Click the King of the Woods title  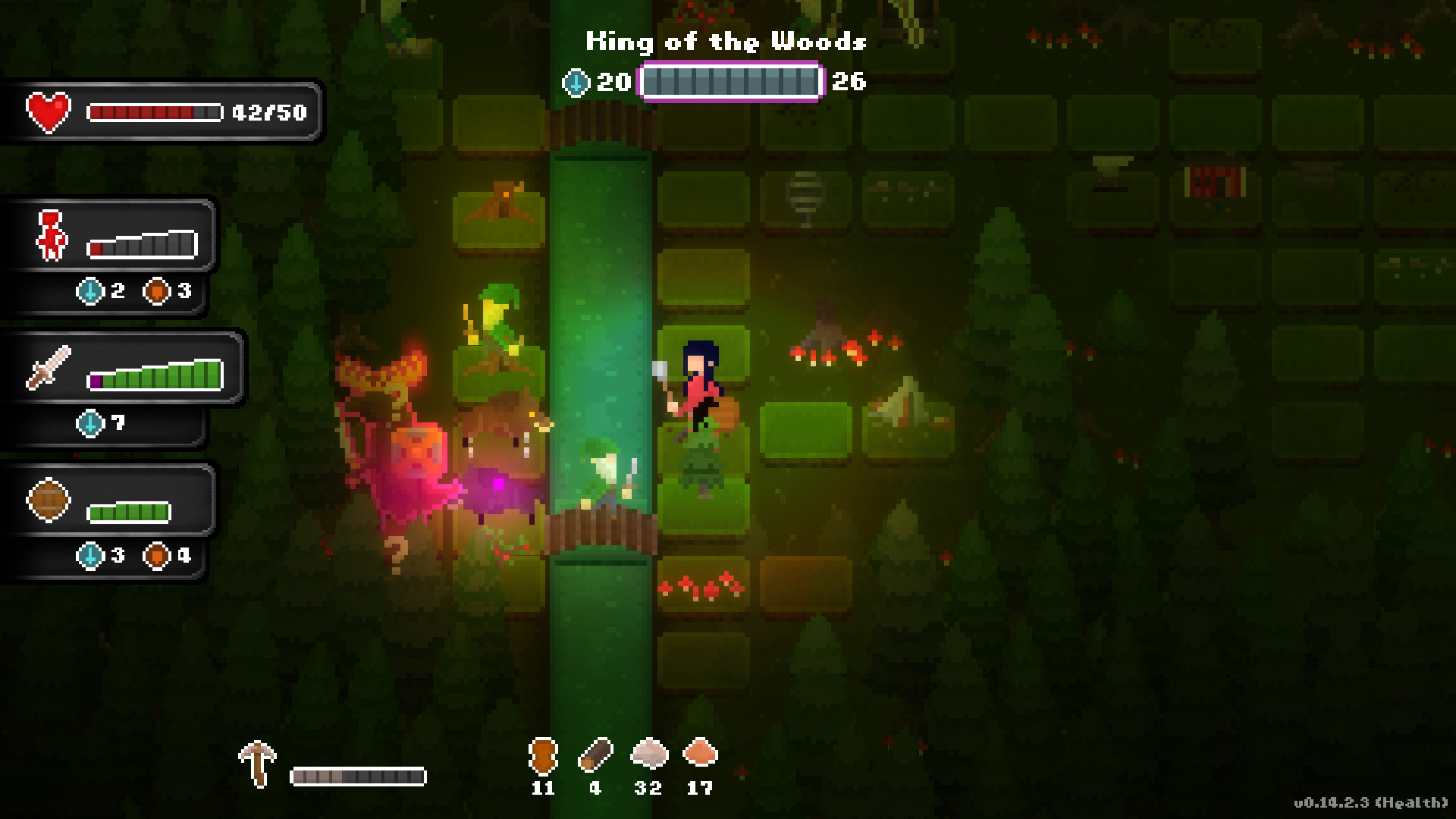tap(726, 42)
